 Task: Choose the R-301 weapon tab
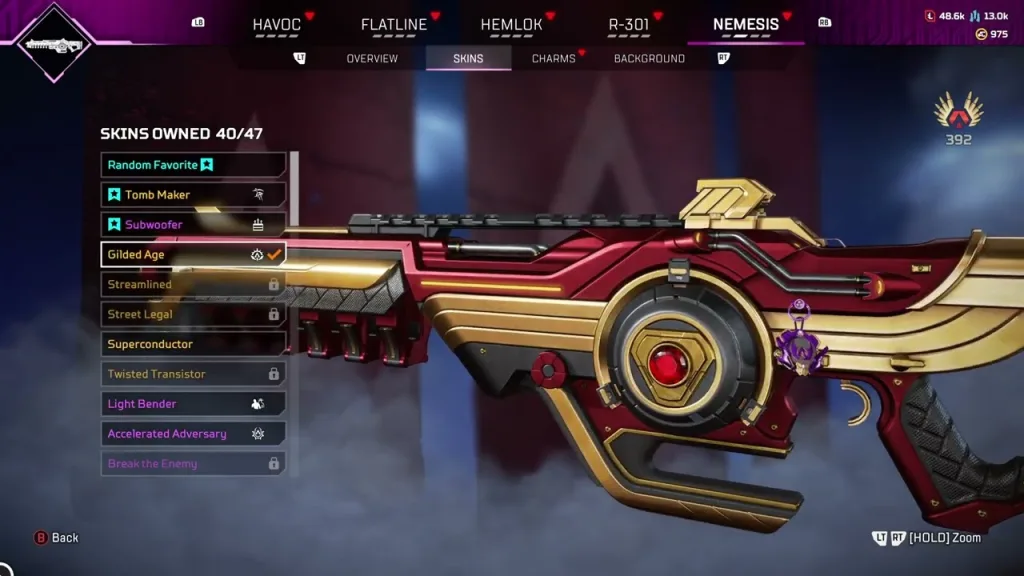628,24
